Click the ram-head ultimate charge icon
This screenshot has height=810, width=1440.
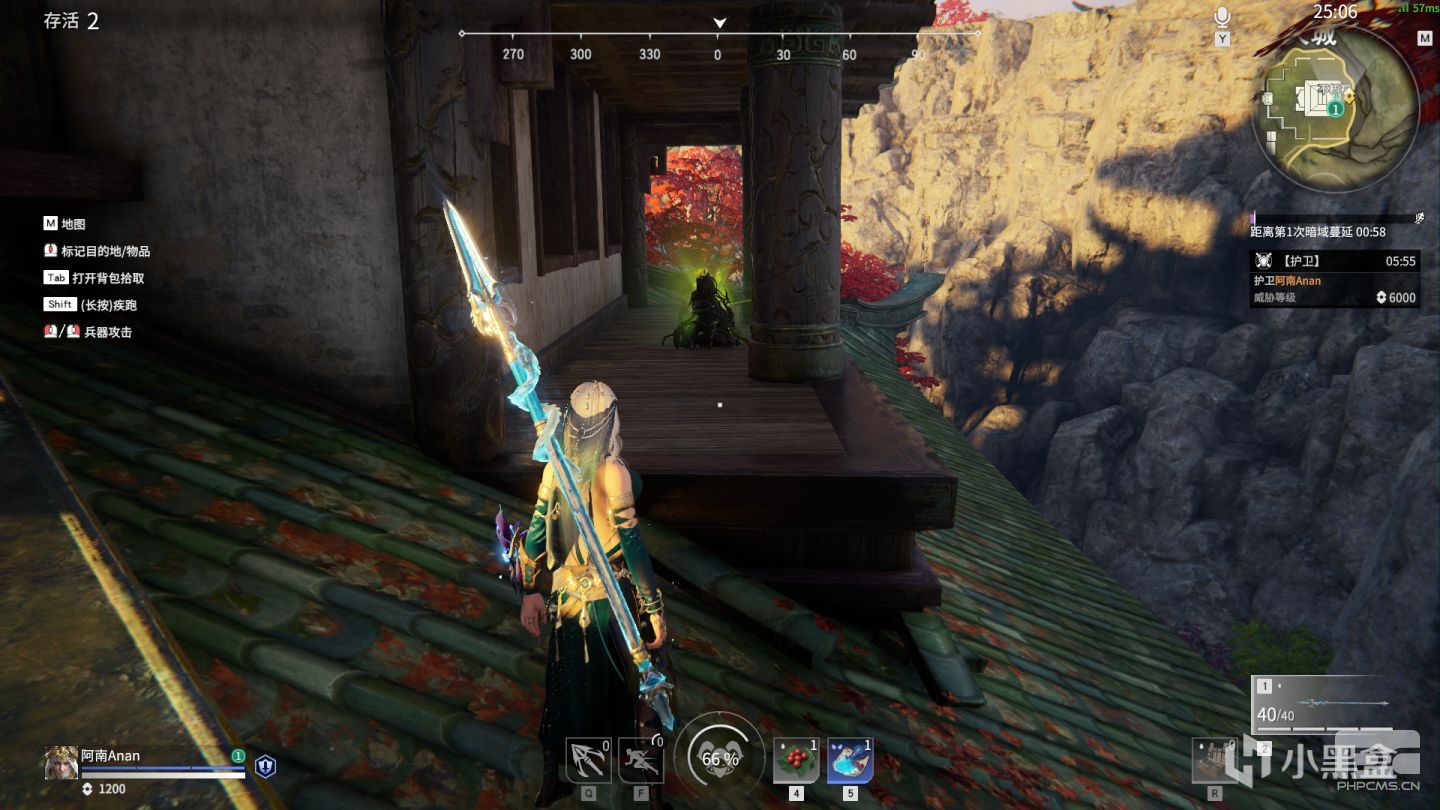[x=720, y=758]
